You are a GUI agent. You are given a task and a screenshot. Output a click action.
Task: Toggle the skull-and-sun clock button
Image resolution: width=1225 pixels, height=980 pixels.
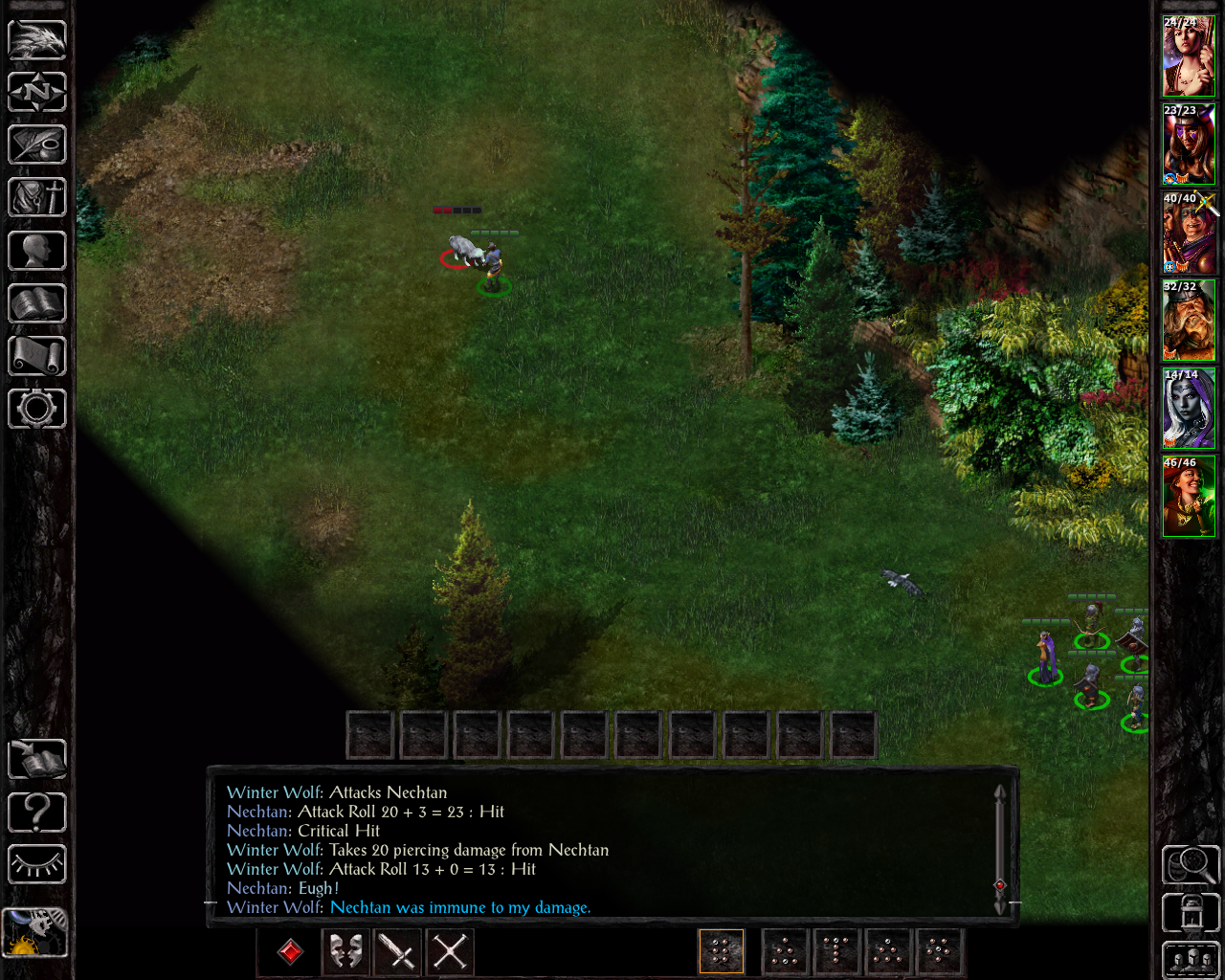point(34,932)
